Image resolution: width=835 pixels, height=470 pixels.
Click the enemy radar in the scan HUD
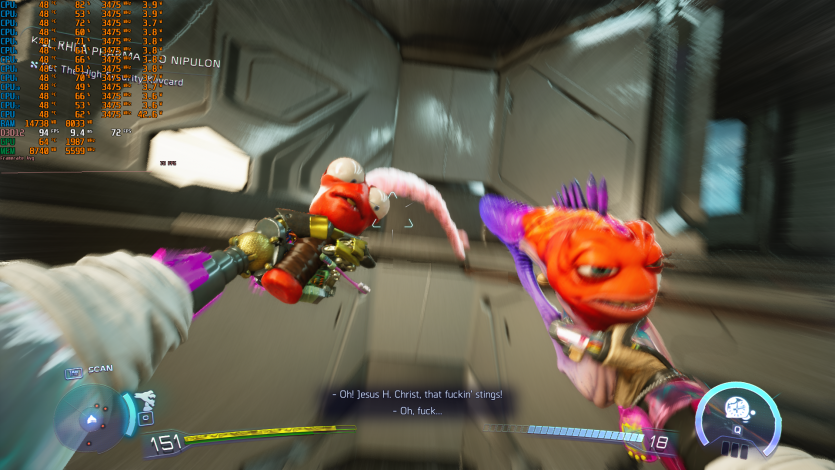point(90,419)
